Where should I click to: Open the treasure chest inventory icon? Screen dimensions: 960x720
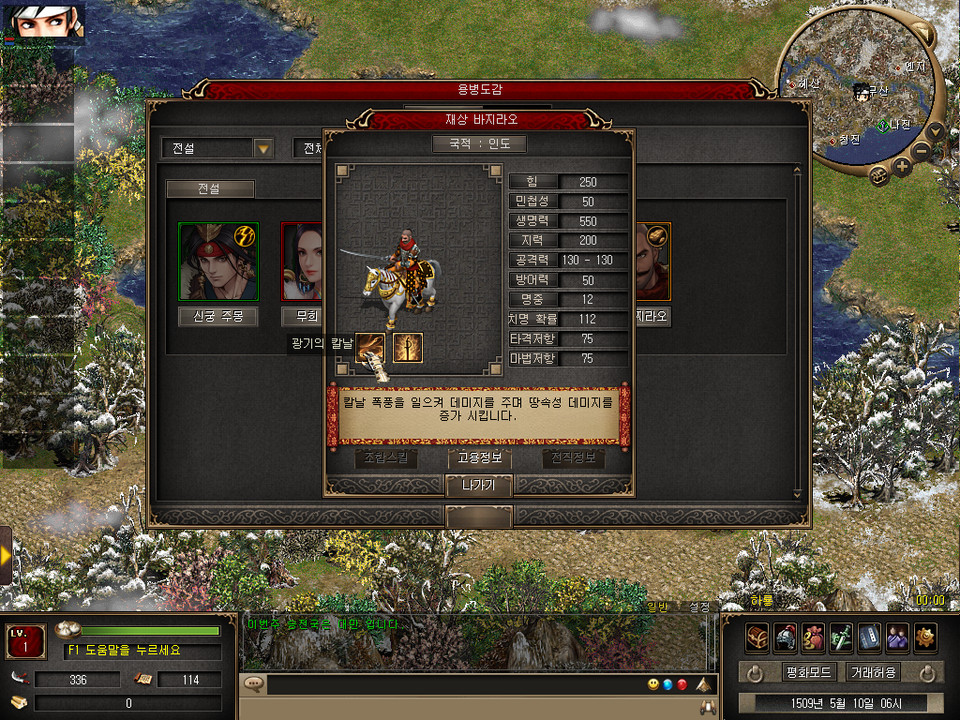click(x=758, y=636)
